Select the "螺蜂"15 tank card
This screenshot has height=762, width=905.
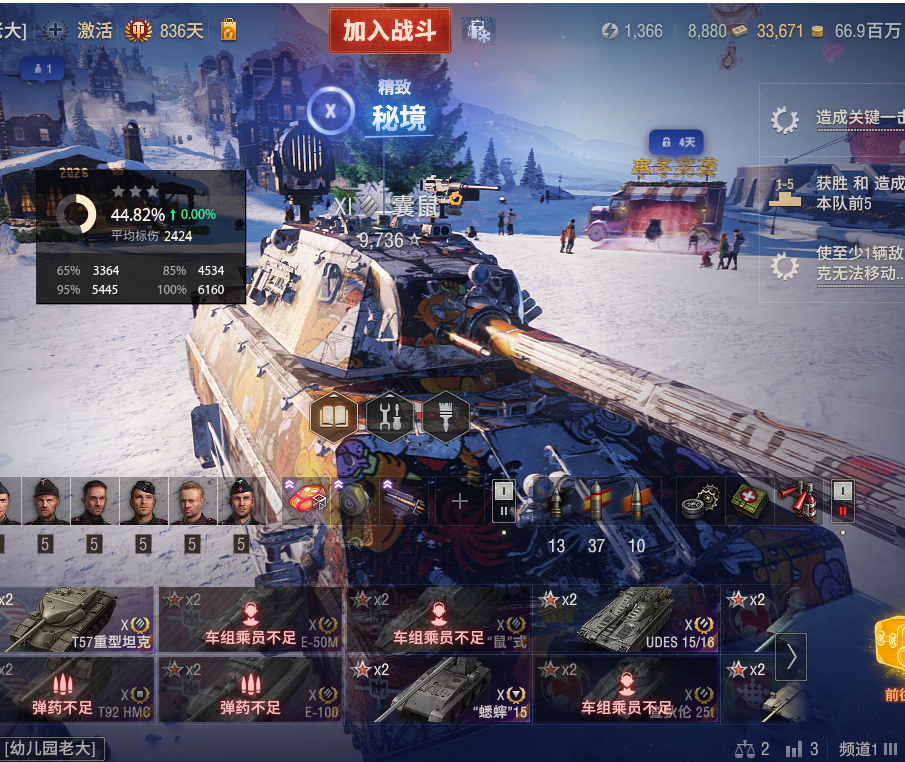click(439, 689)
